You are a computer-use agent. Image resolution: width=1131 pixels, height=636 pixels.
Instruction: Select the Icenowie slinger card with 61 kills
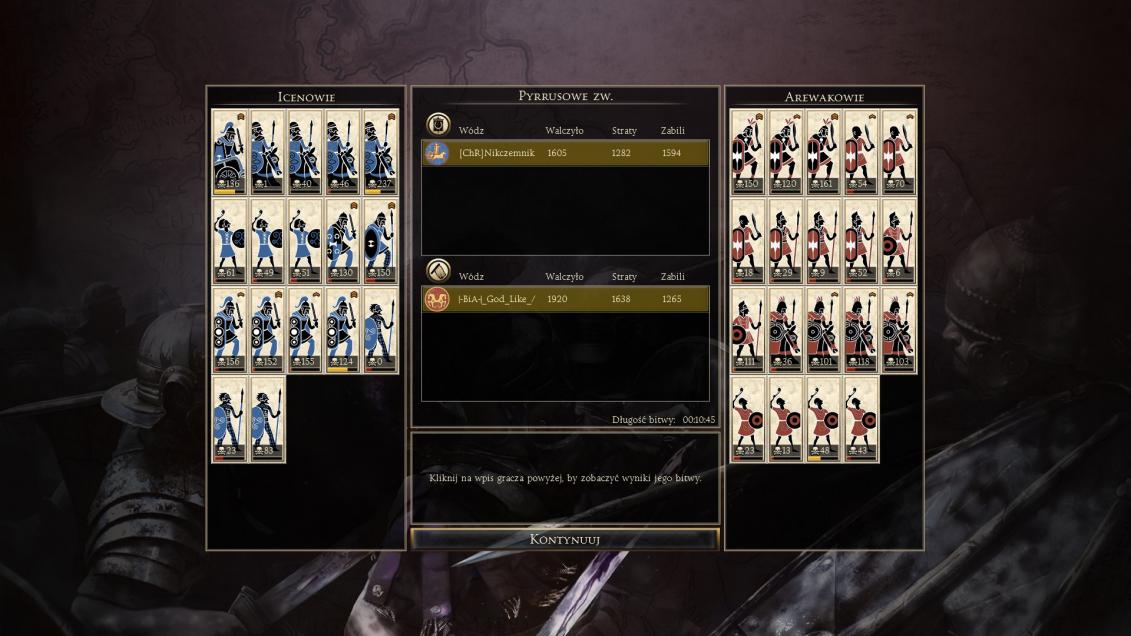[230, 241]
